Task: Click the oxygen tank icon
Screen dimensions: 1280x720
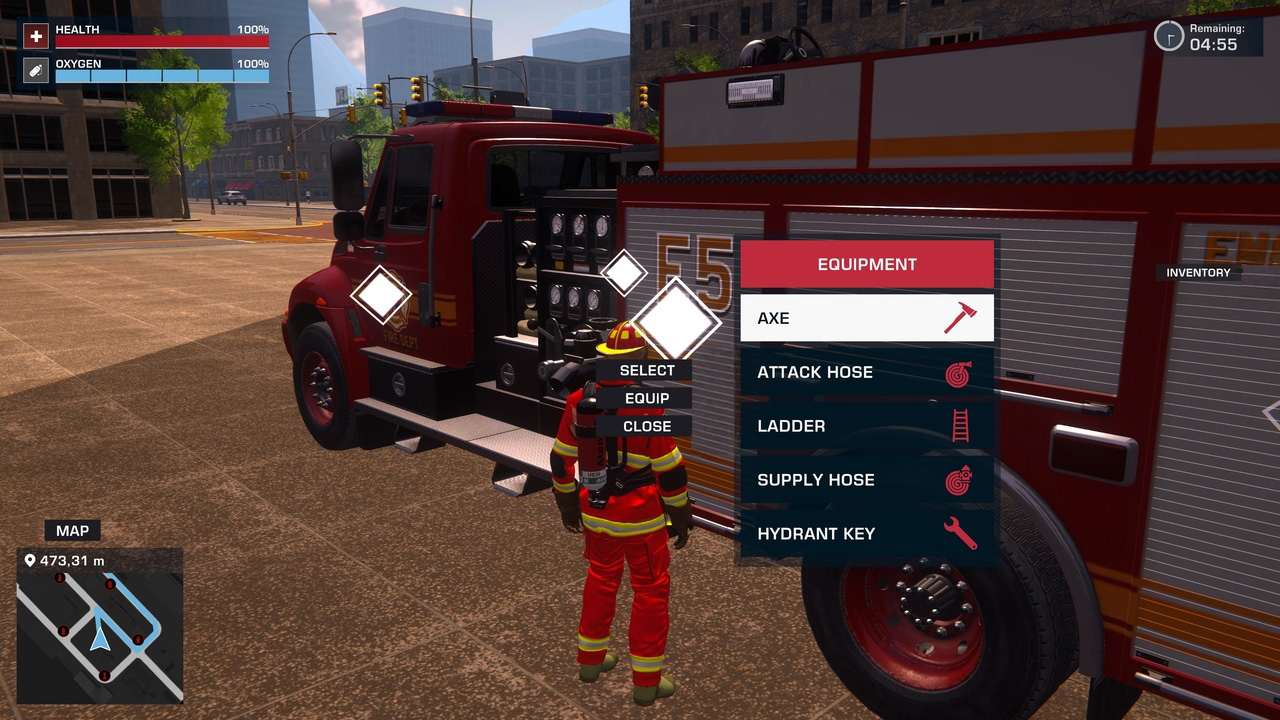Action: [35, 71]
